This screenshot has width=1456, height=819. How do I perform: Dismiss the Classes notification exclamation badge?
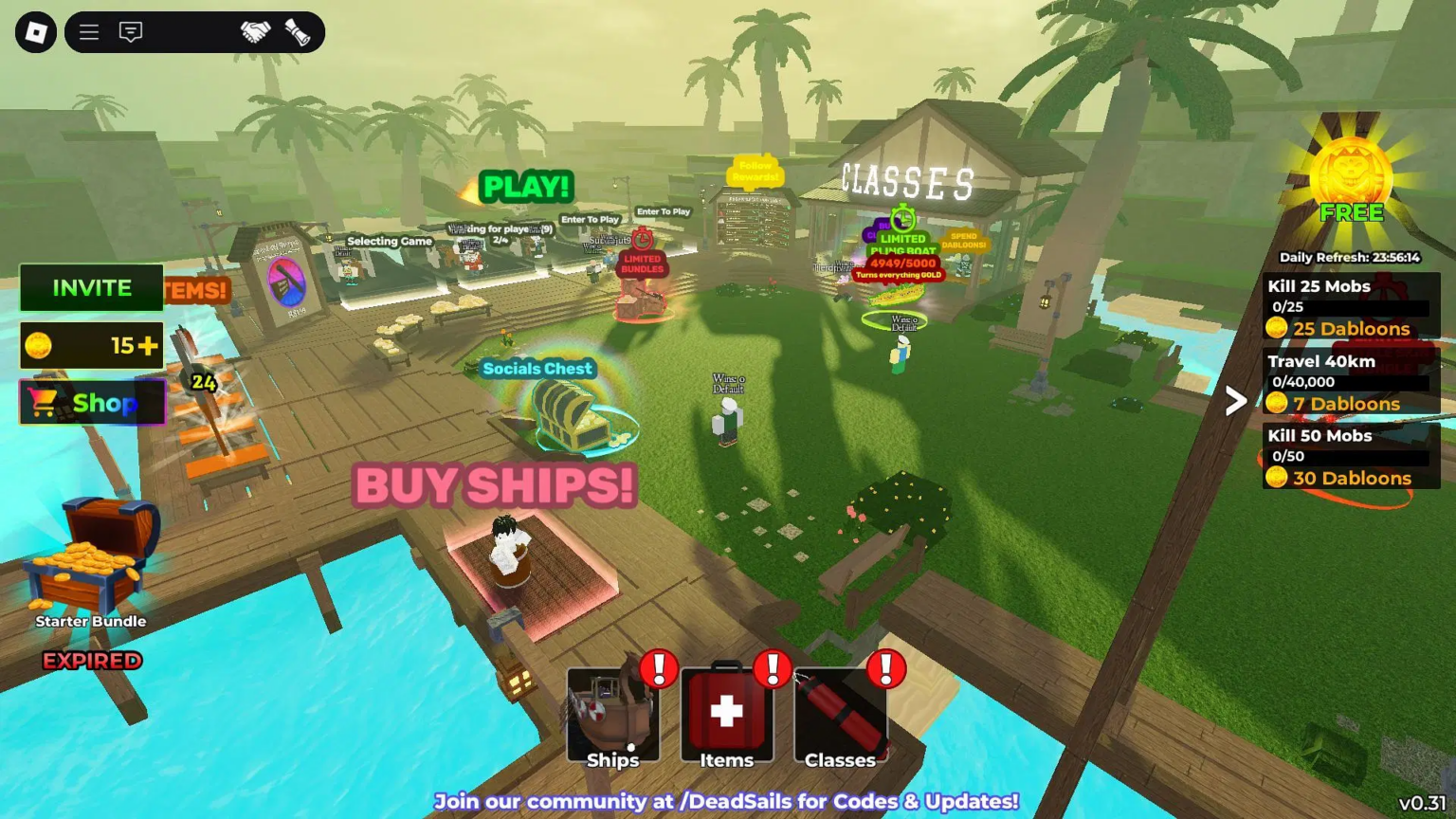887,666
